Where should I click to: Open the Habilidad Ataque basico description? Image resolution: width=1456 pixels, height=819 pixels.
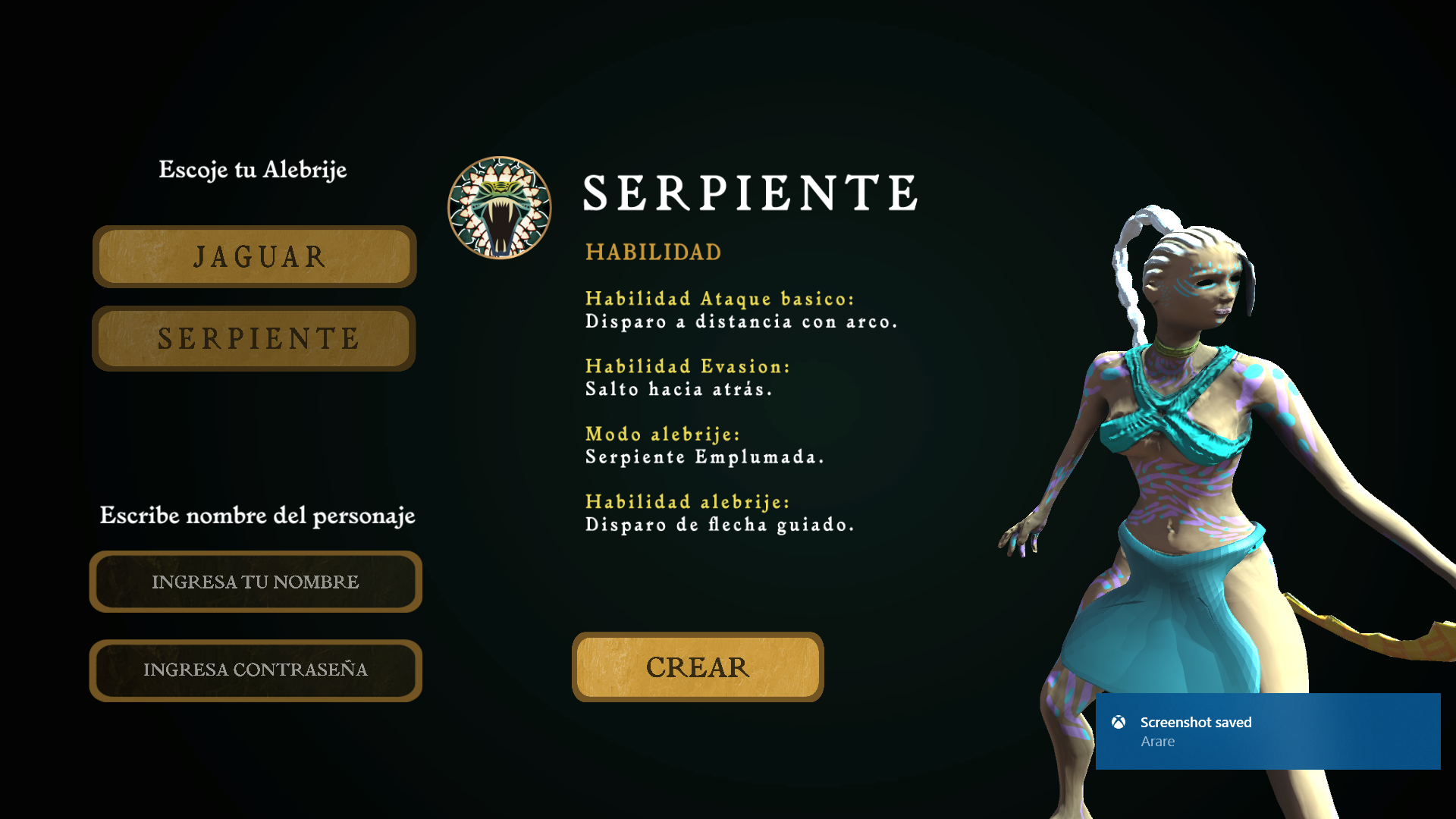(720, 299)
